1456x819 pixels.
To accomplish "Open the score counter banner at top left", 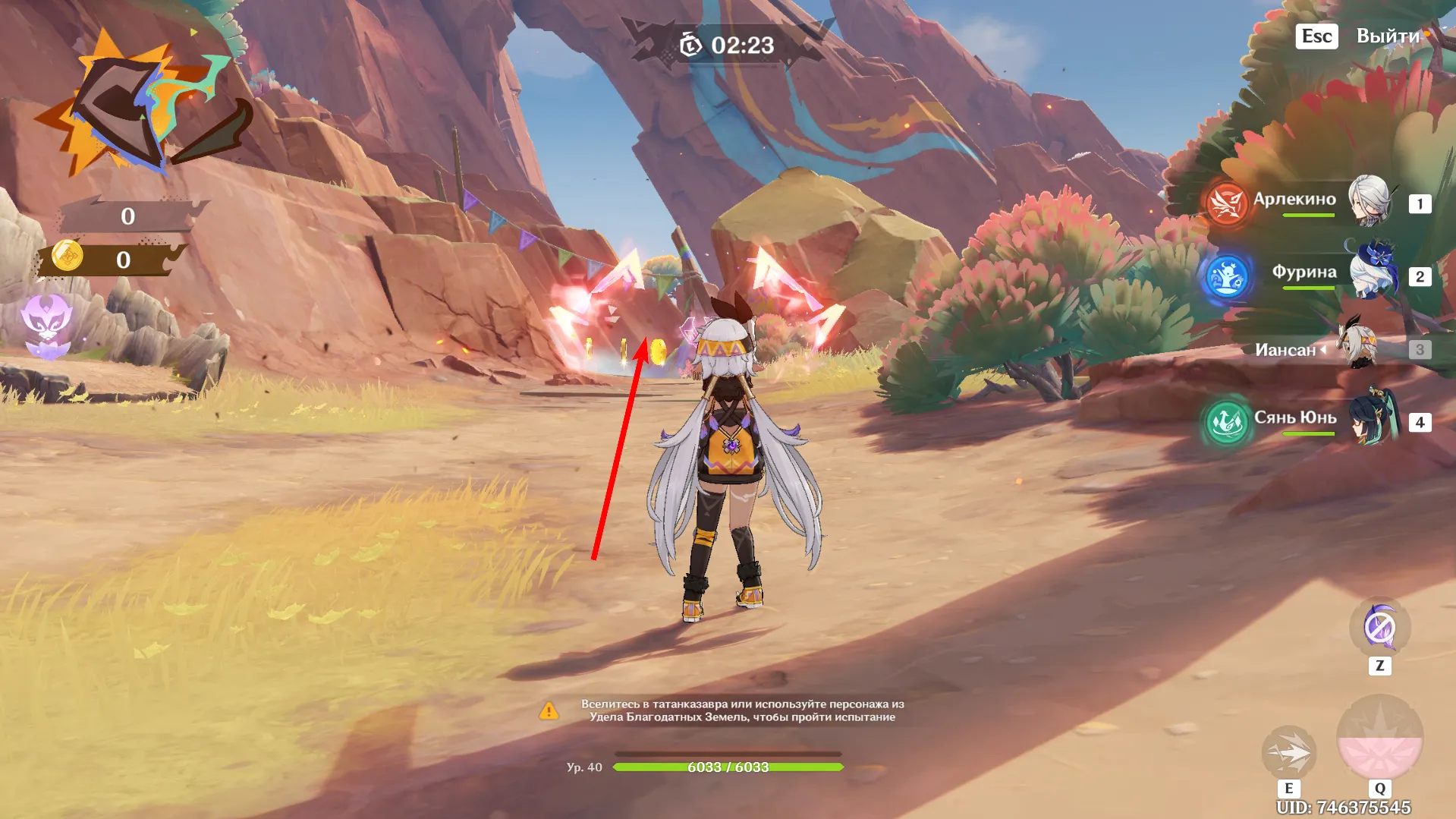I will click(x=125, y=216).
